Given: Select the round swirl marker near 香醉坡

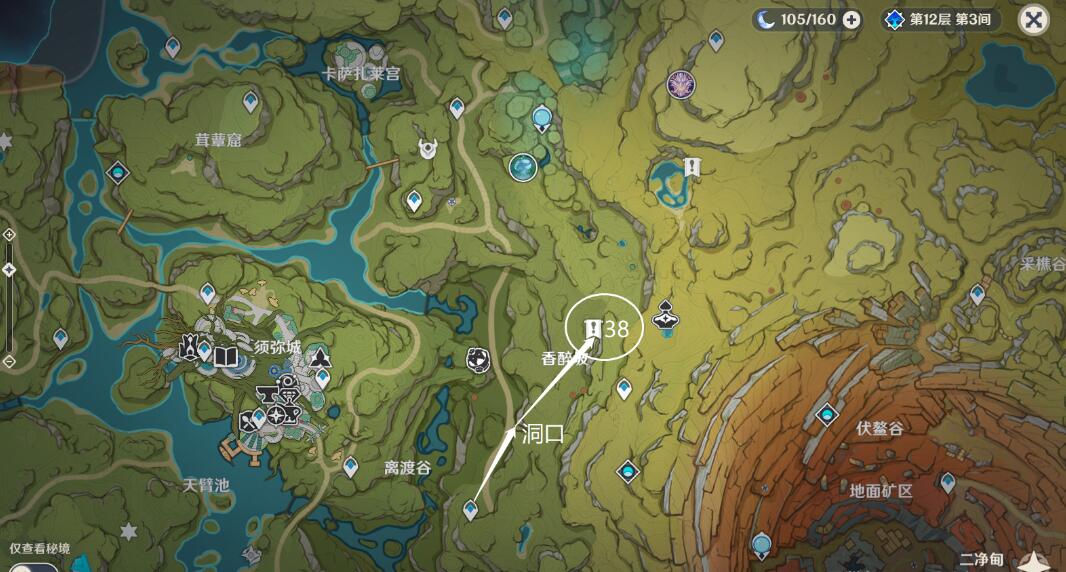Looking at the screenshot, I should point(478,358).
